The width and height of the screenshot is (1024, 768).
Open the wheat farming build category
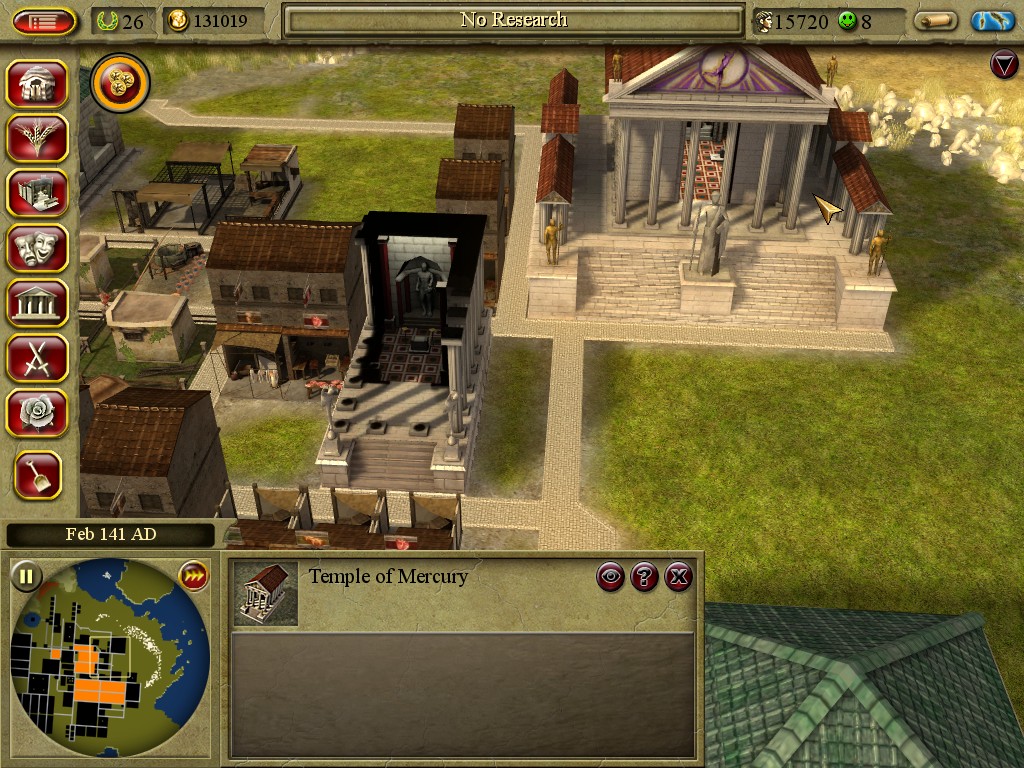coord(37,138)
